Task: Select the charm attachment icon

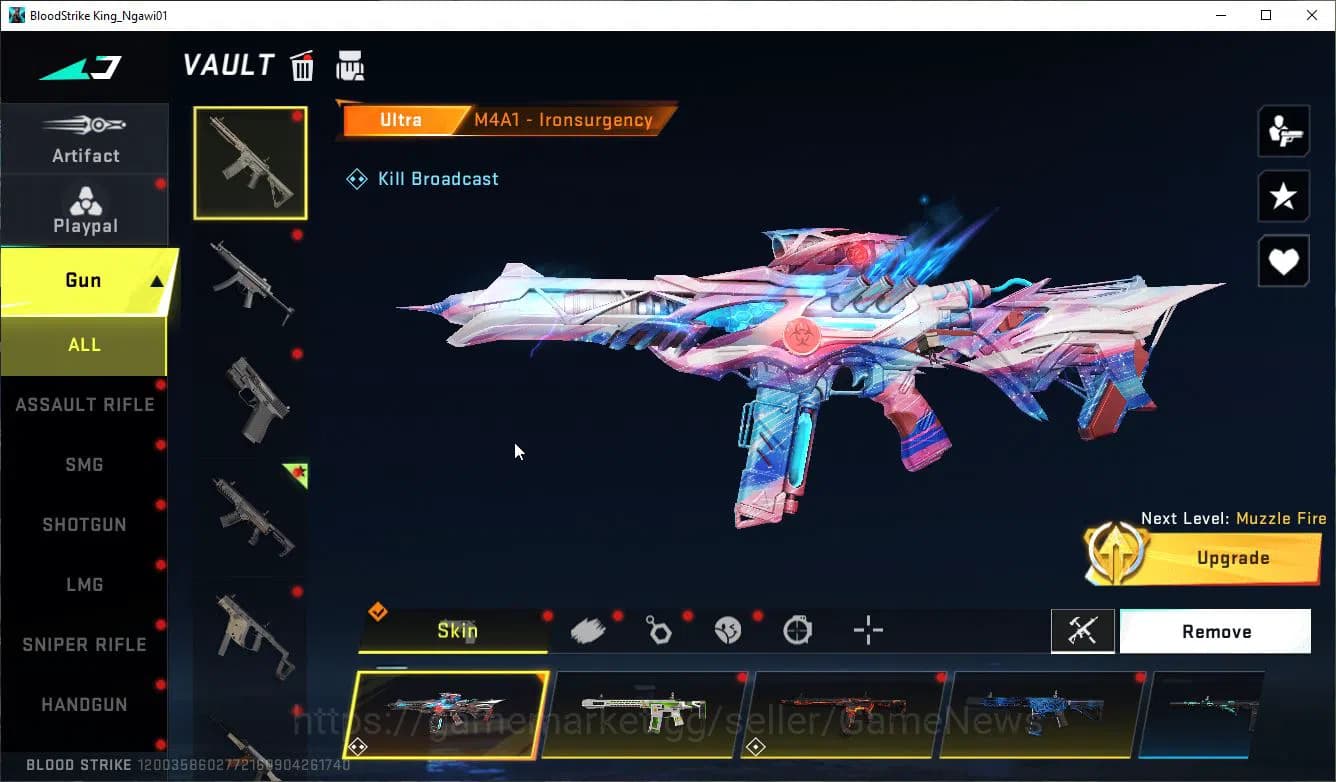Action: (x=658, y=631)
